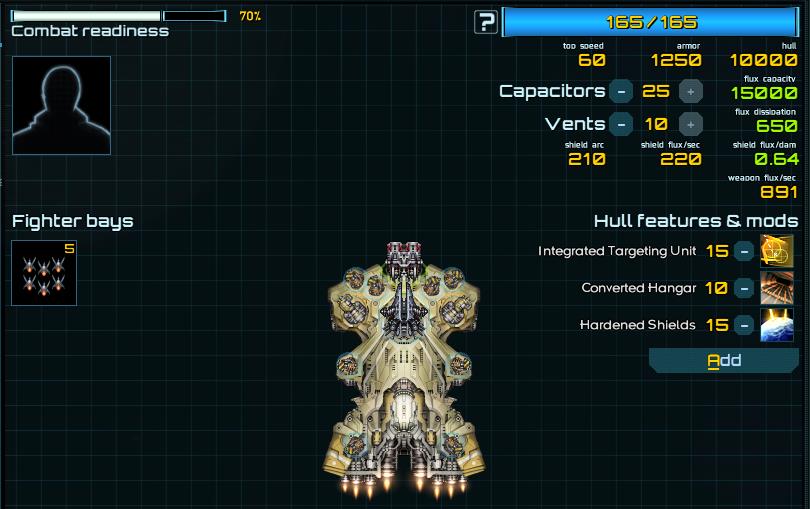Decrease the Capacitors count
Image resolution: width=810 pixels, height=509 pixels.
pyautogui.click(x=621, y=91)
